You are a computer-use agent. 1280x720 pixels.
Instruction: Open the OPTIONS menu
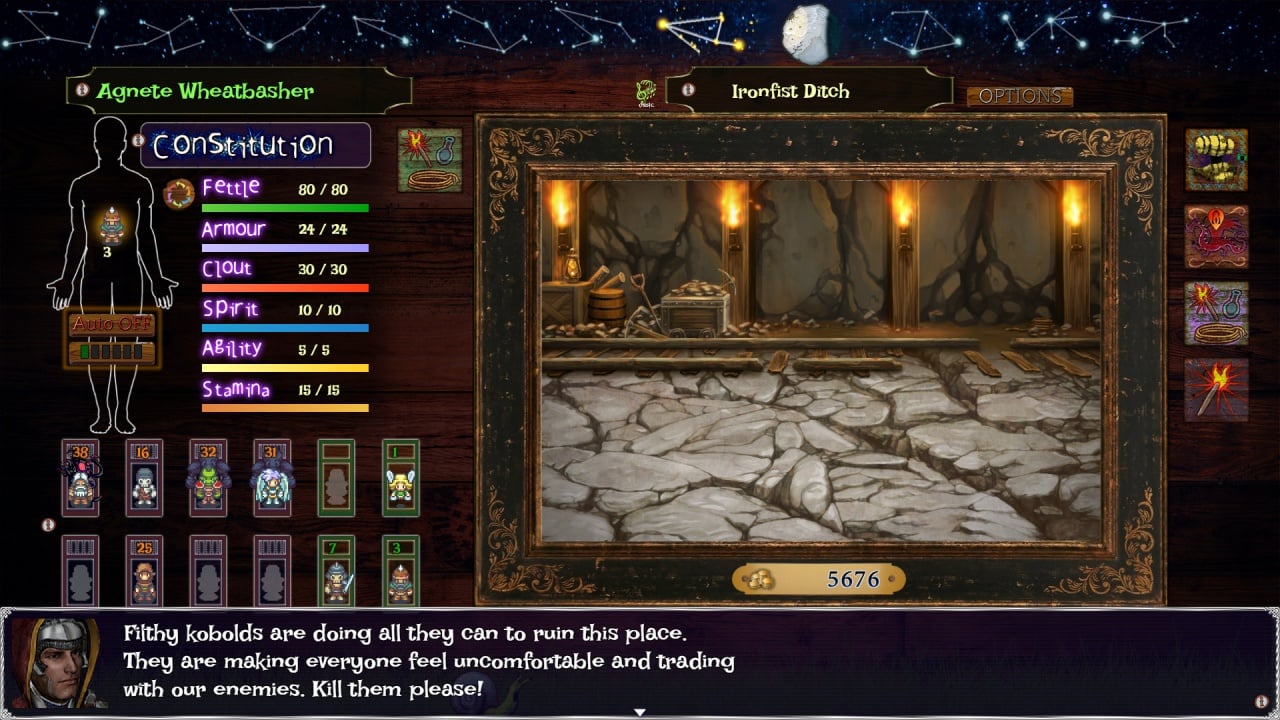pyautogui.click(x=1019, y=97)
